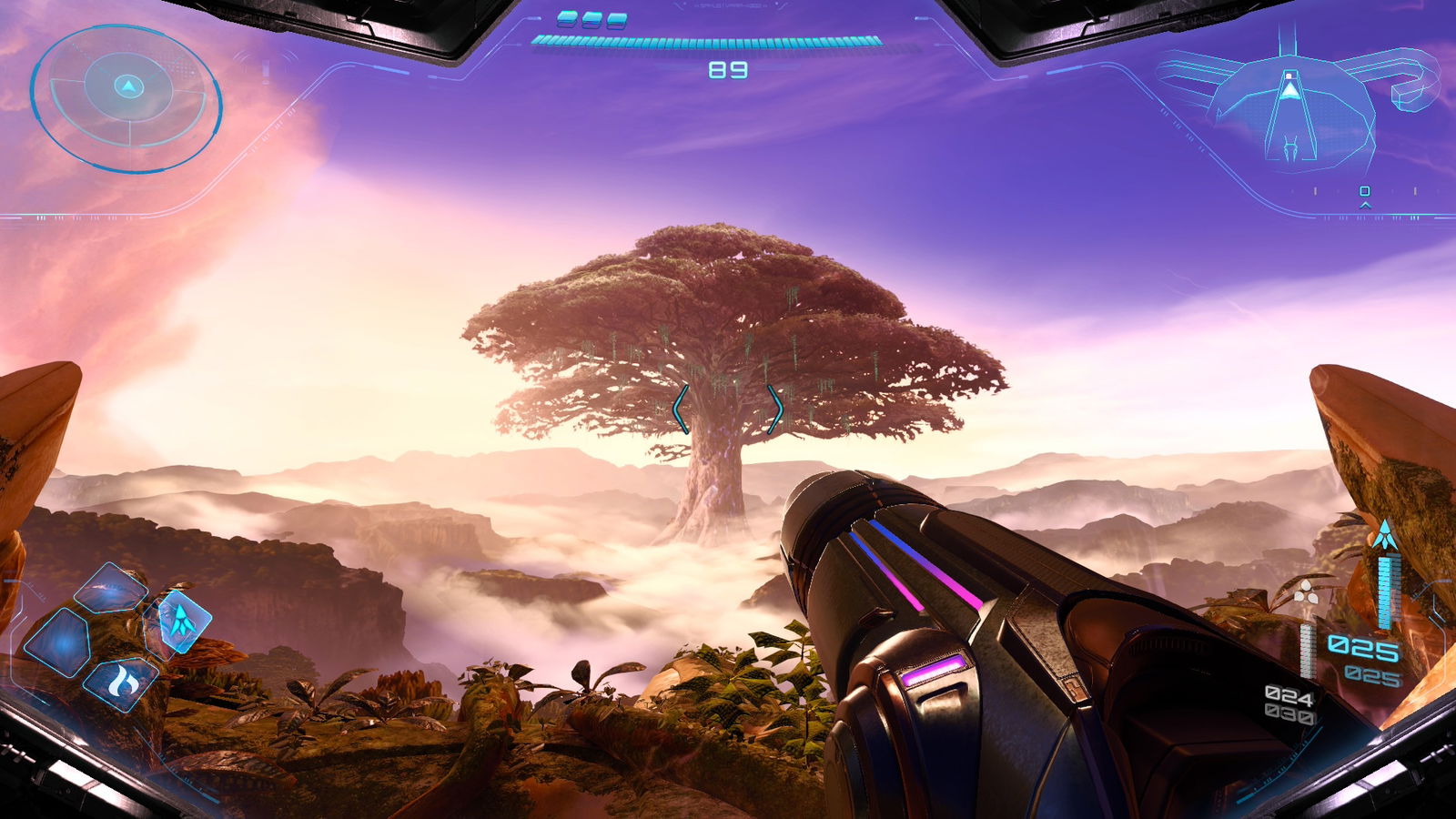The image size is (1456, 819).
Task: Click the vertical segmented missile gauge
Action: click(x=1388, y=590)
